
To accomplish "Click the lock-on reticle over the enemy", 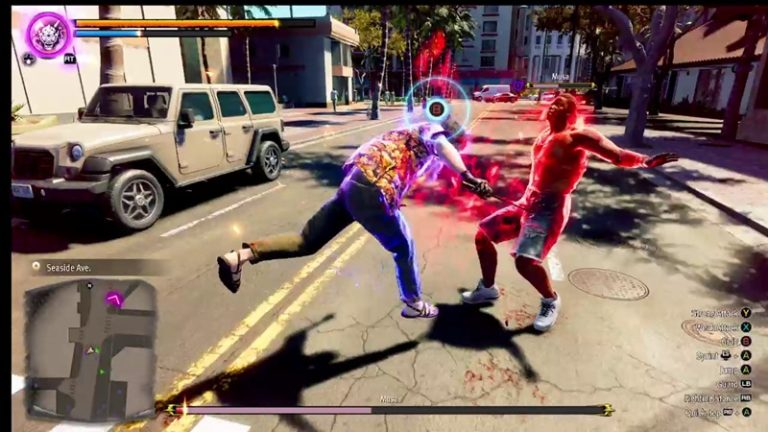I will pos(436,107).
